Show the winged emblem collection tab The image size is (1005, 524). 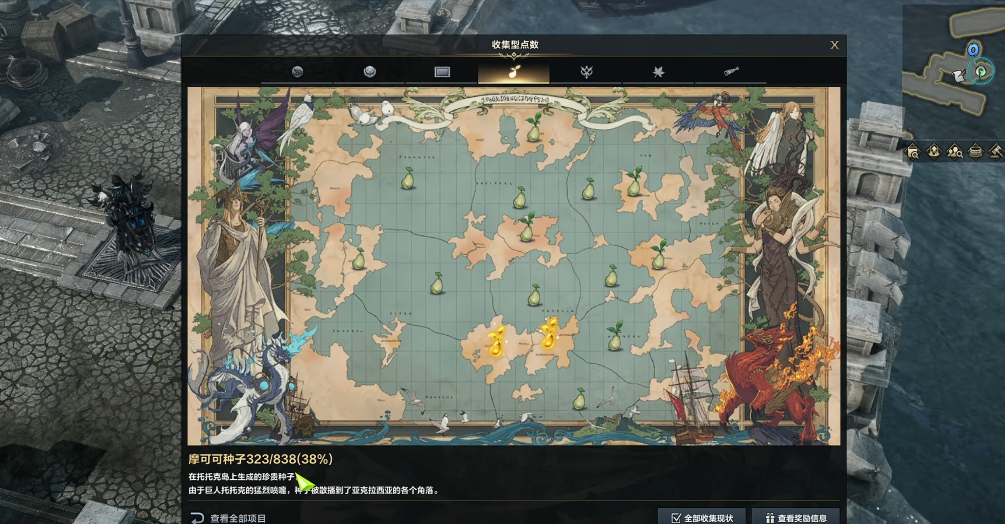[x=586, y=72]
